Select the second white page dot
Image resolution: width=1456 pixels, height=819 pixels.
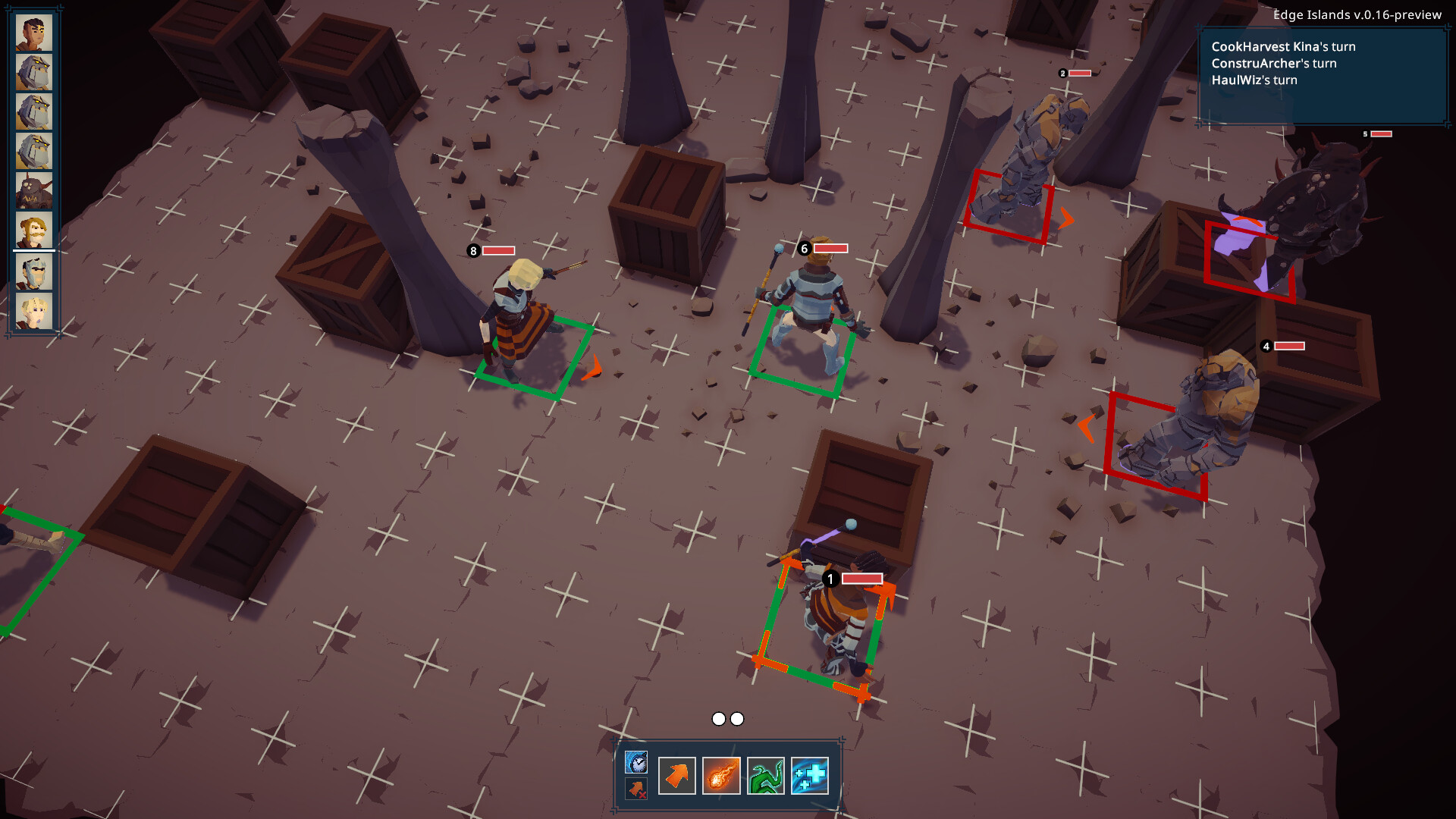coord(737,718)
